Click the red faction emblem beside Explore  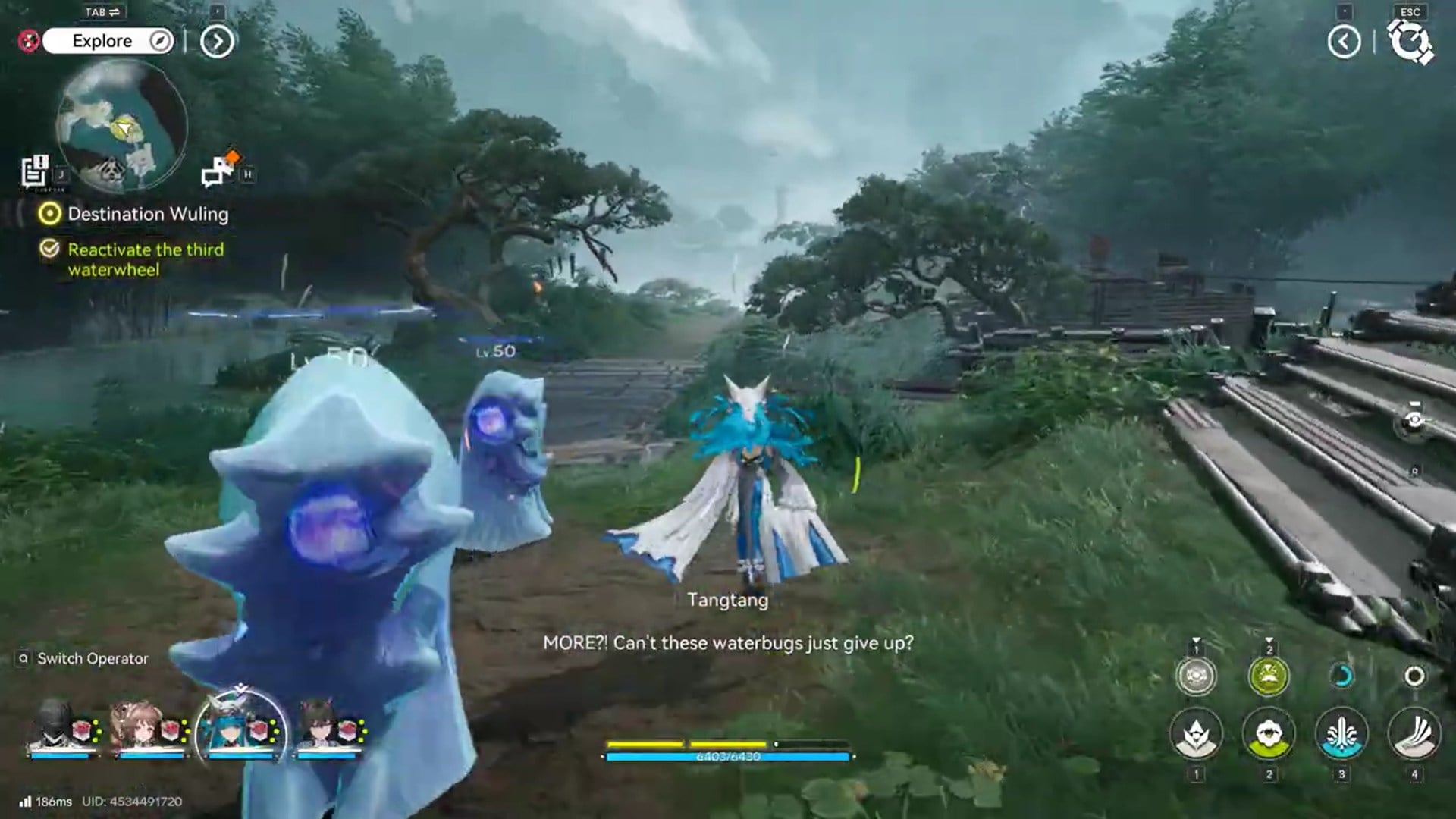(x=30, y=41)
